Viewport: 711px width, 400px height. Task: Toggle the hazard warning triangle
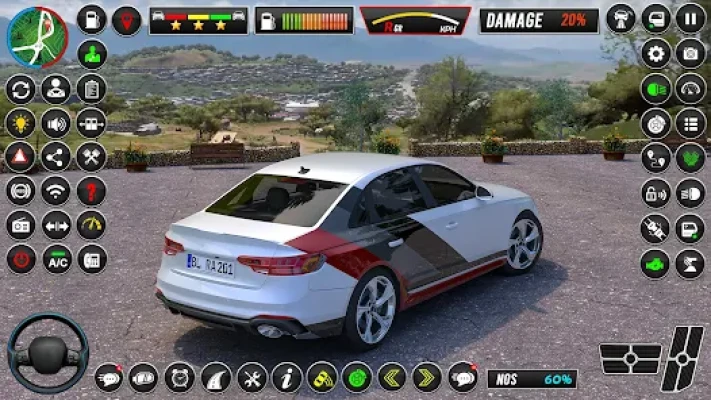pos(20,156)
